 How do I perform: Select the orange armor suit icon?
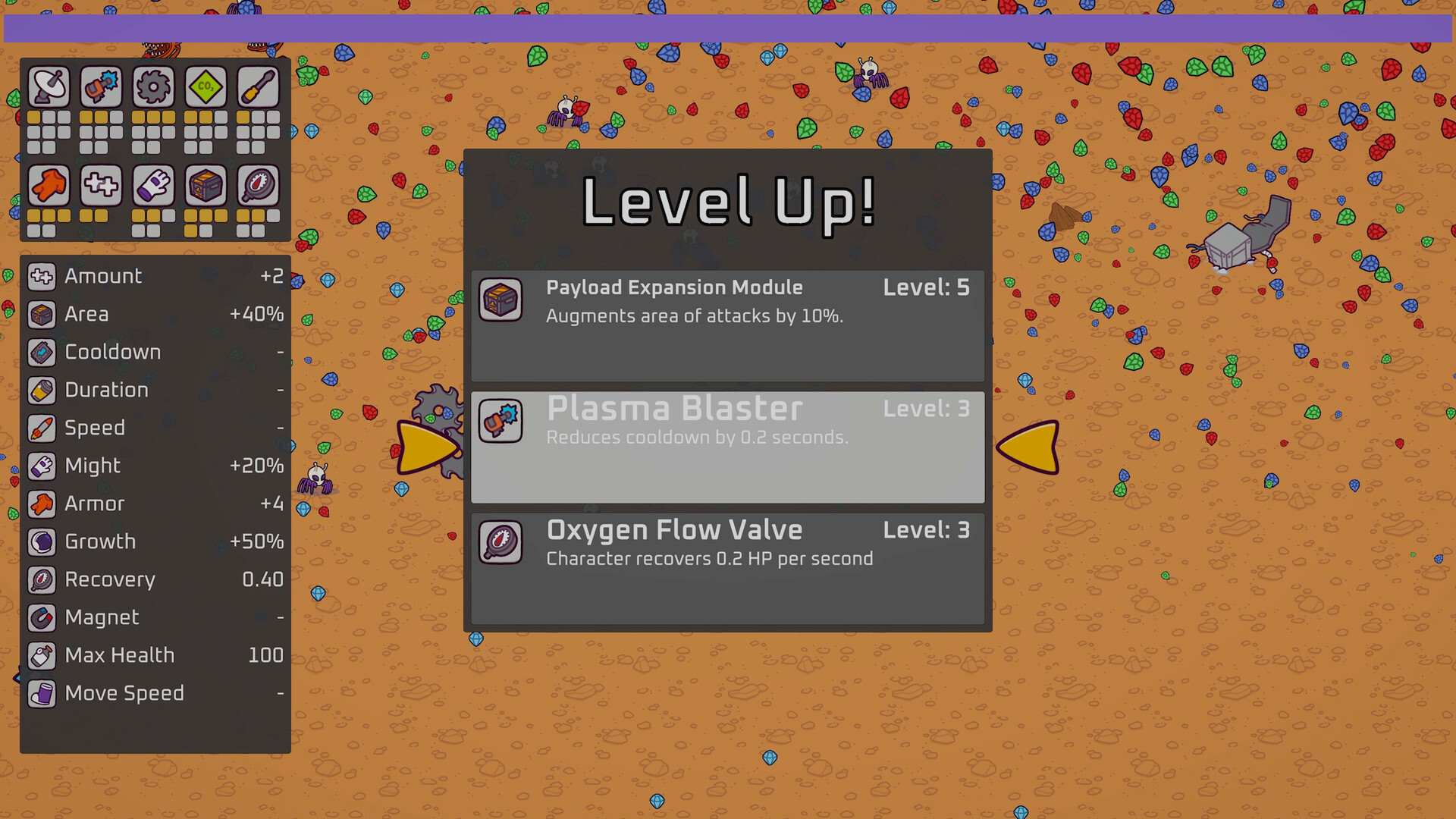[49, 186]
